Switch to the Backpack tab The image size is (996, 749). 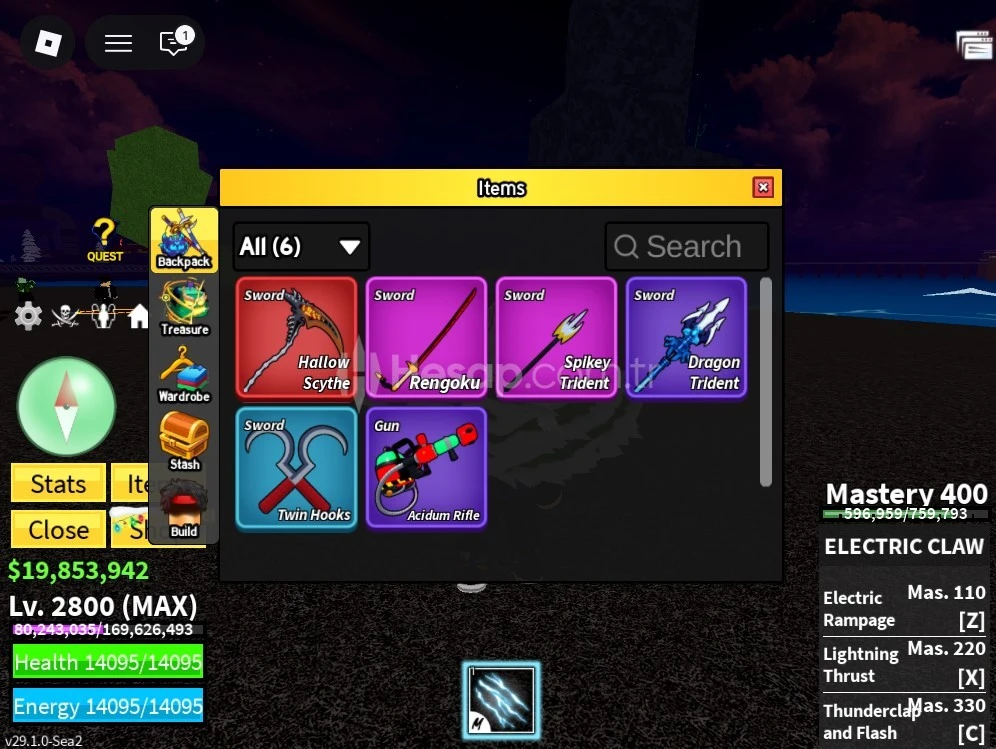[184, 241]
